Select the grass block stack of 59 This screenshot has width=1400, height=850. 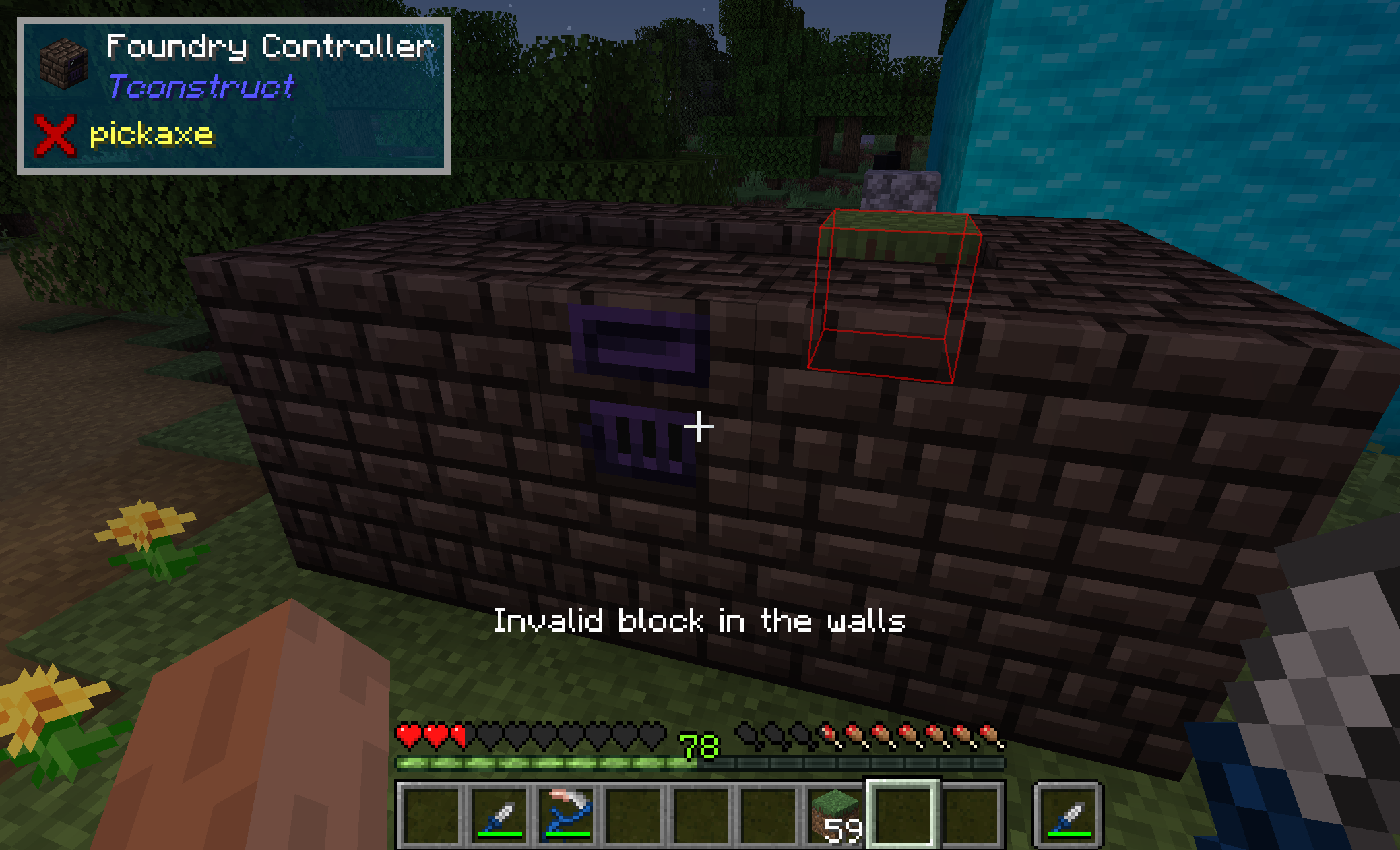coord(835,814)
